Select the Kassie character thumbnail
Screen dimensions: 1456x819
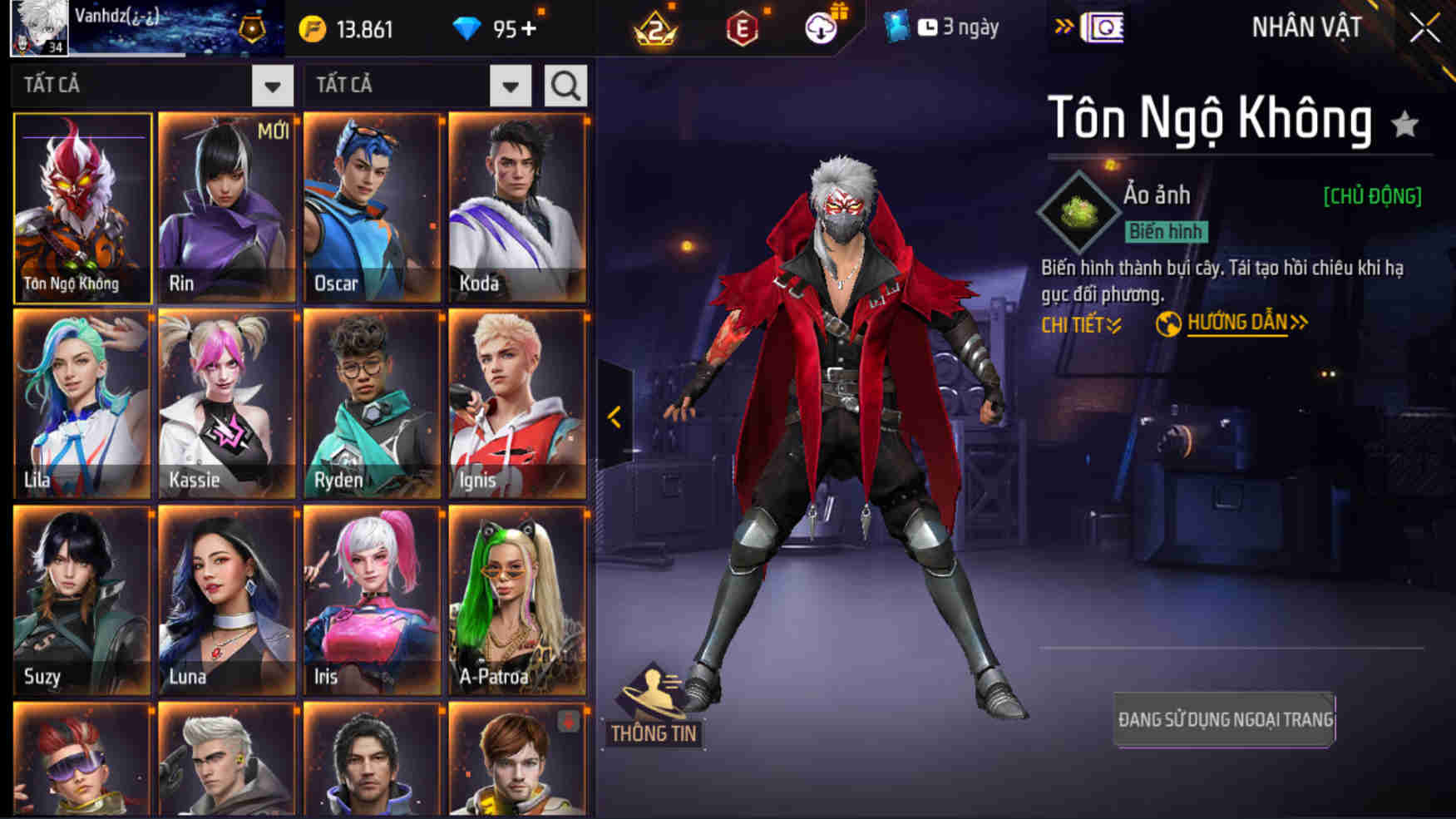click(226, 405)
